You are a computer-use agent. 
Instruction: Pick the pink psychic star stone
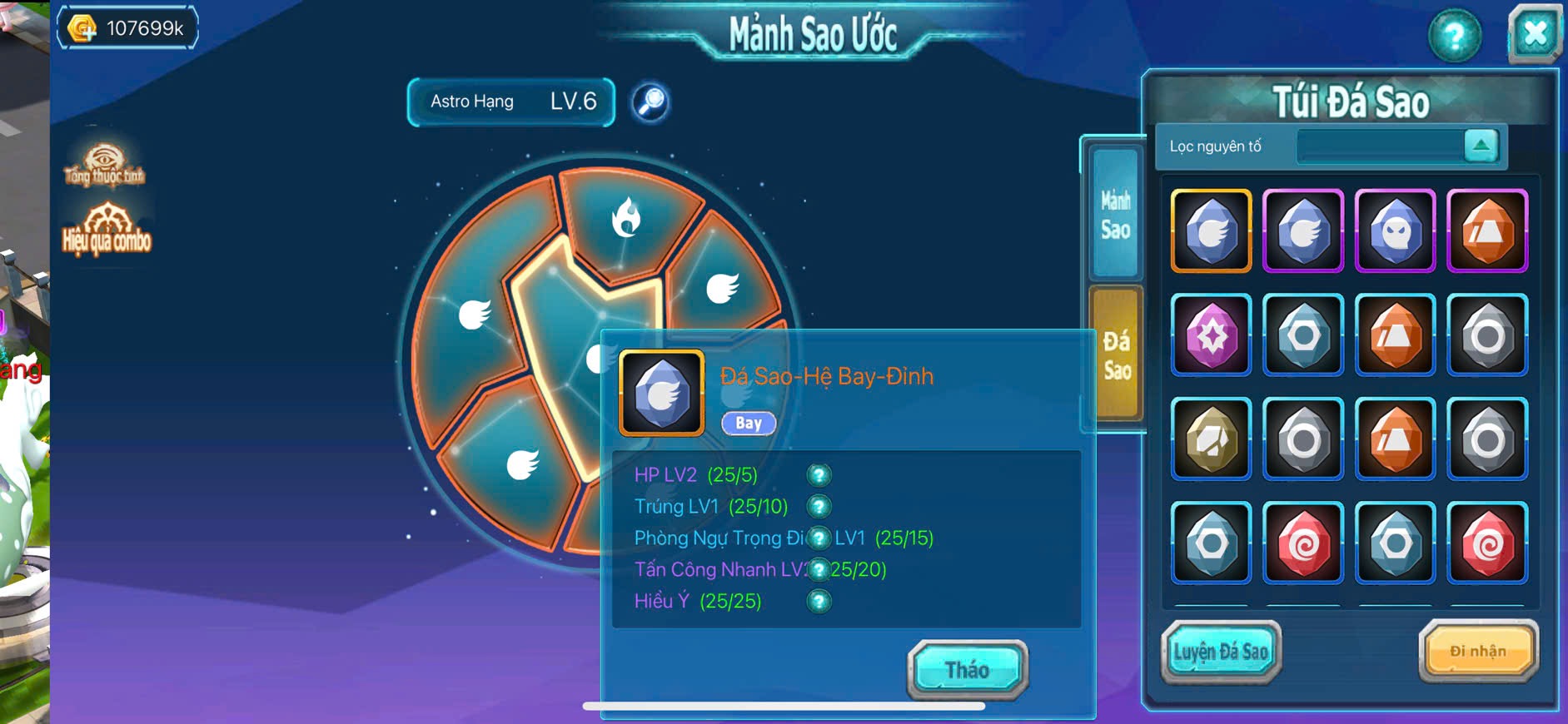(1212, 335)
